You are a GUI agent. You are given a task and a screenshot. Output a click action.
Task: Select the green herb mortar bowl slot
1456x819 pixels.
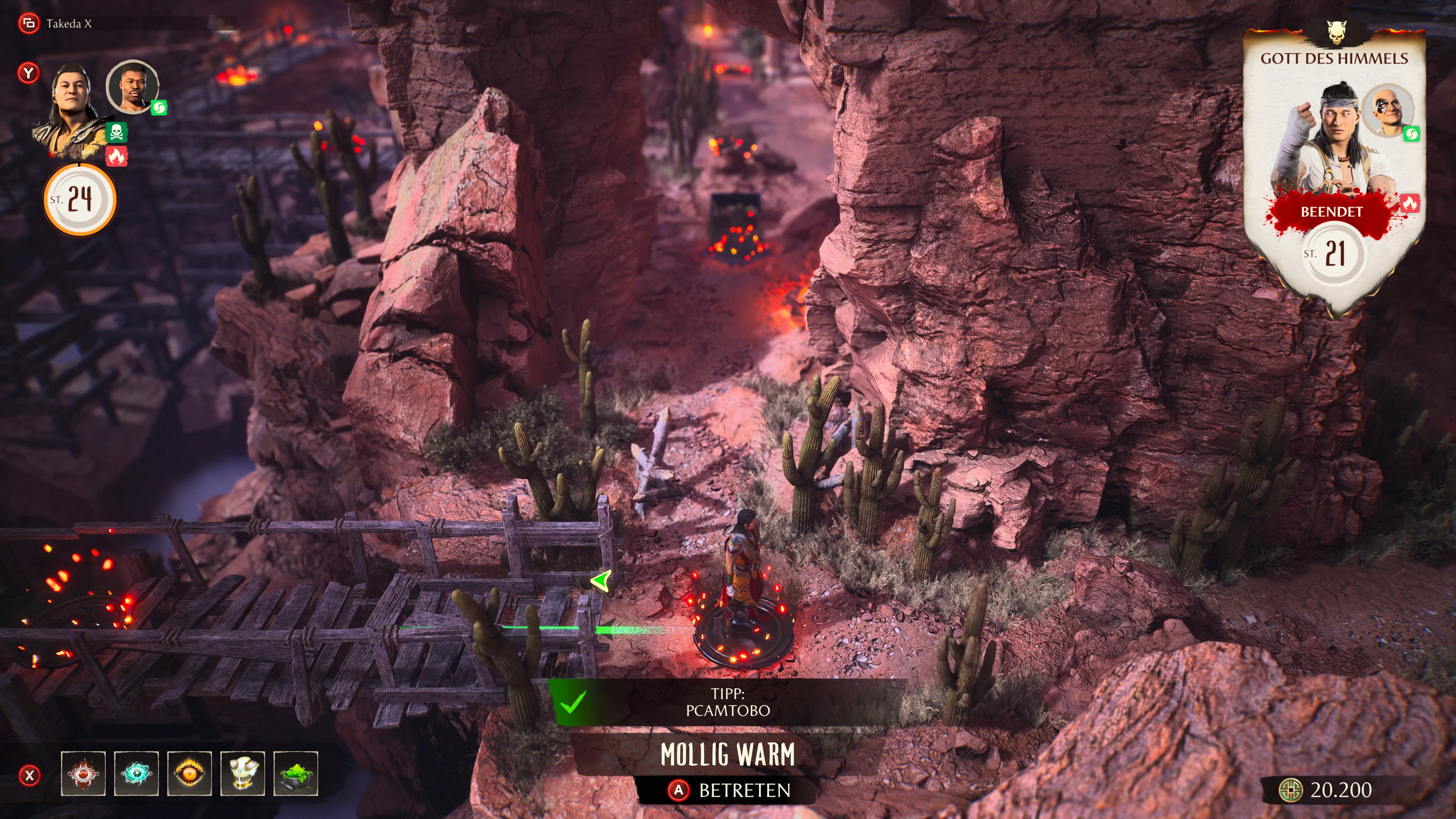coord(296,773)
